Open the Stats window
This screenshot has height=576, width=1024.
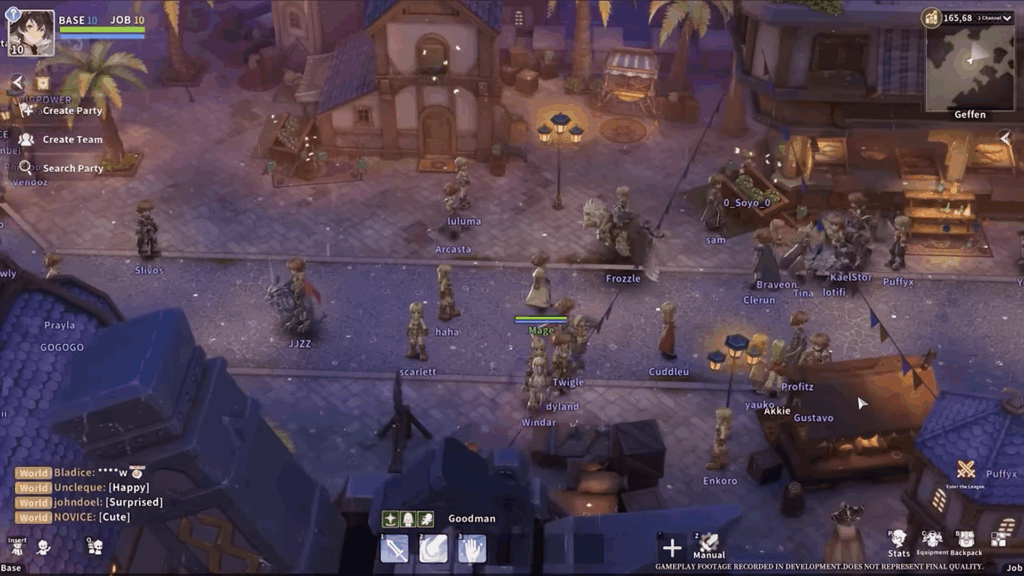[x=898, y=542]
